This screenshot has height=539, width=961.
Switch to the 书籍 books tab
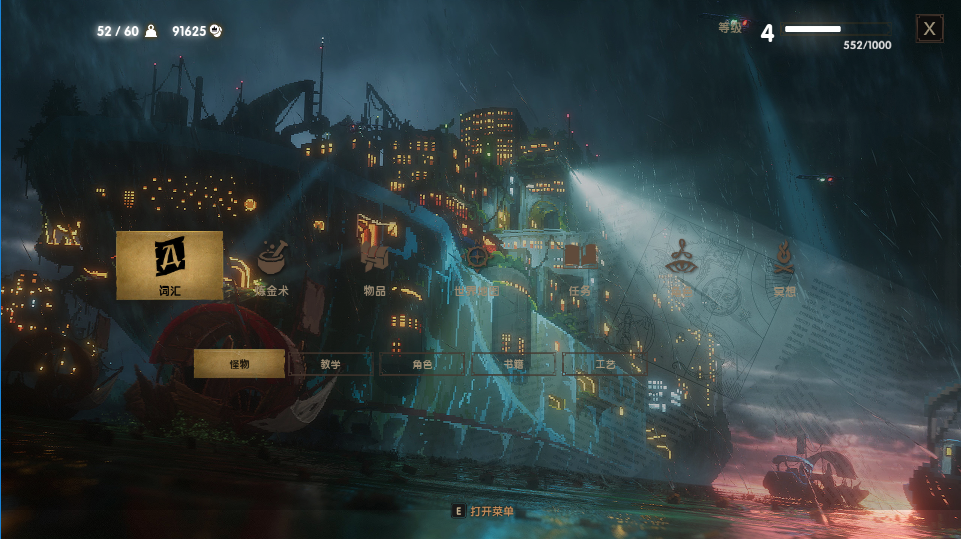(513, 364)
